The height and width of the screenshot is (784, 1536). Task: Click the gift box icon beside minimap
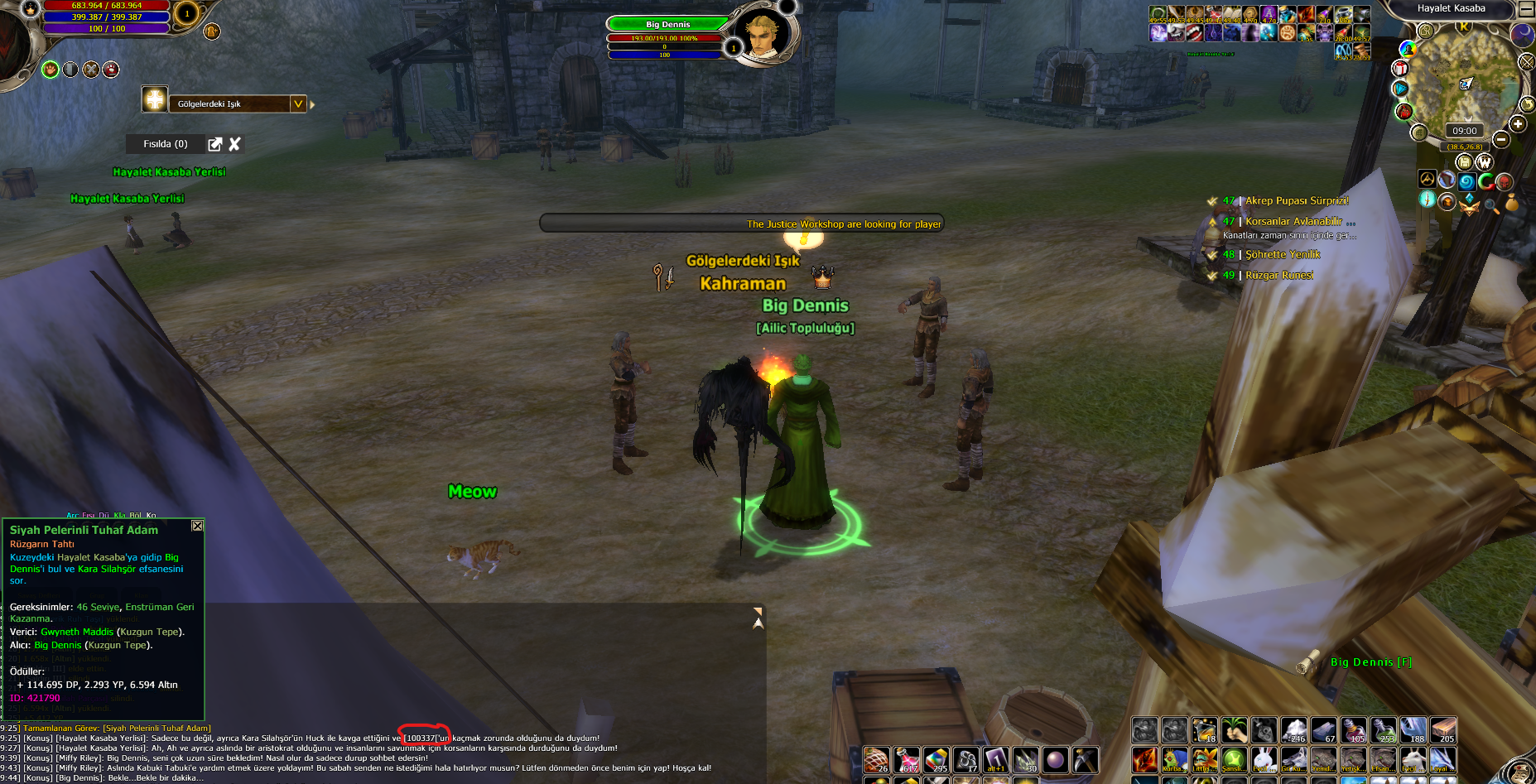click(x=1400, y=68)
